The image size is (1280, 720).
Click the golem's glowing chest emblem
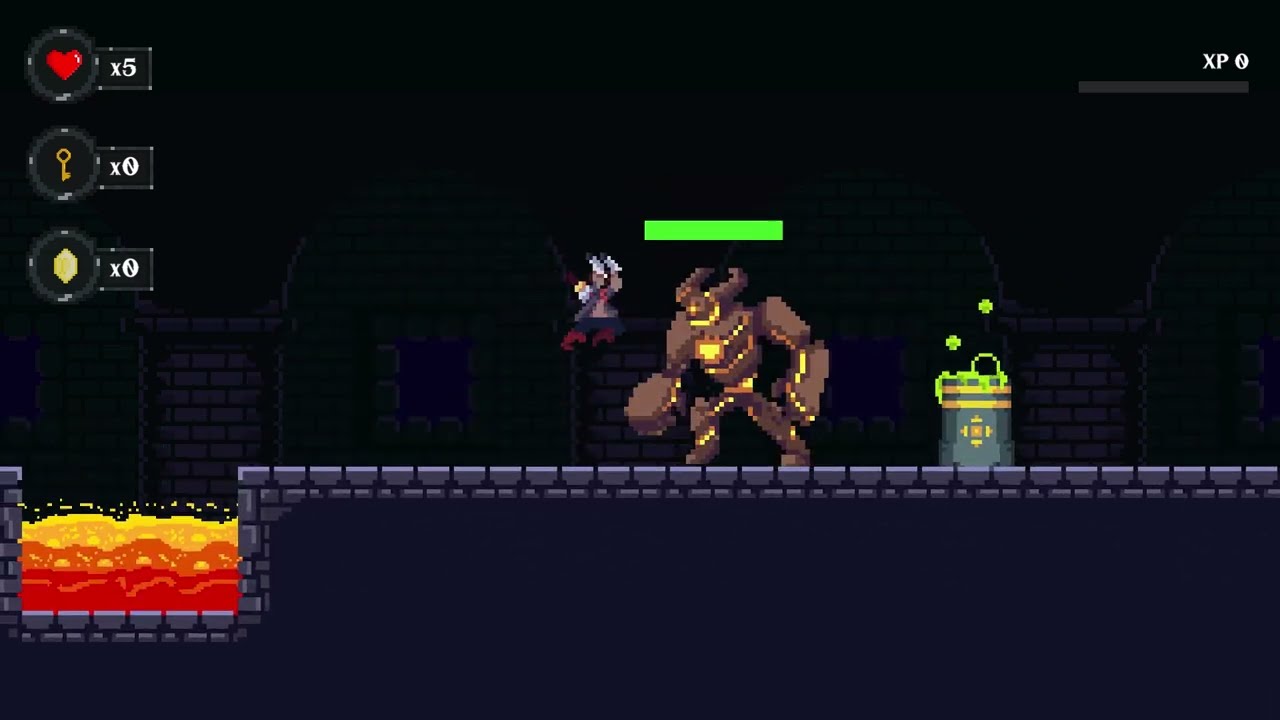click(712, 352)
